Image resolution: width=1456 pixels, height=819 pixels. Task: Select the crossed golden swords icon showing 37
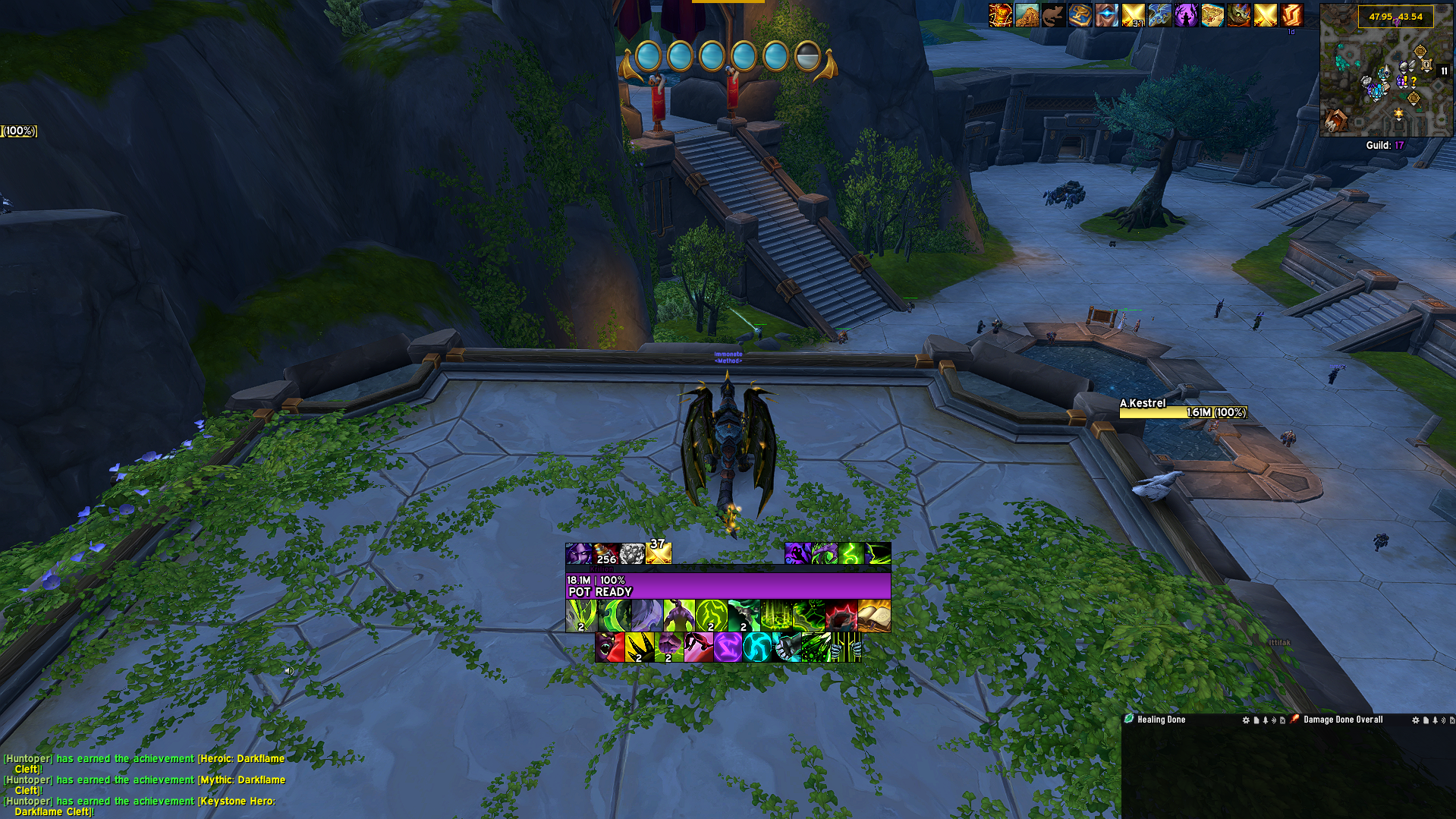[x=659, y=552]
